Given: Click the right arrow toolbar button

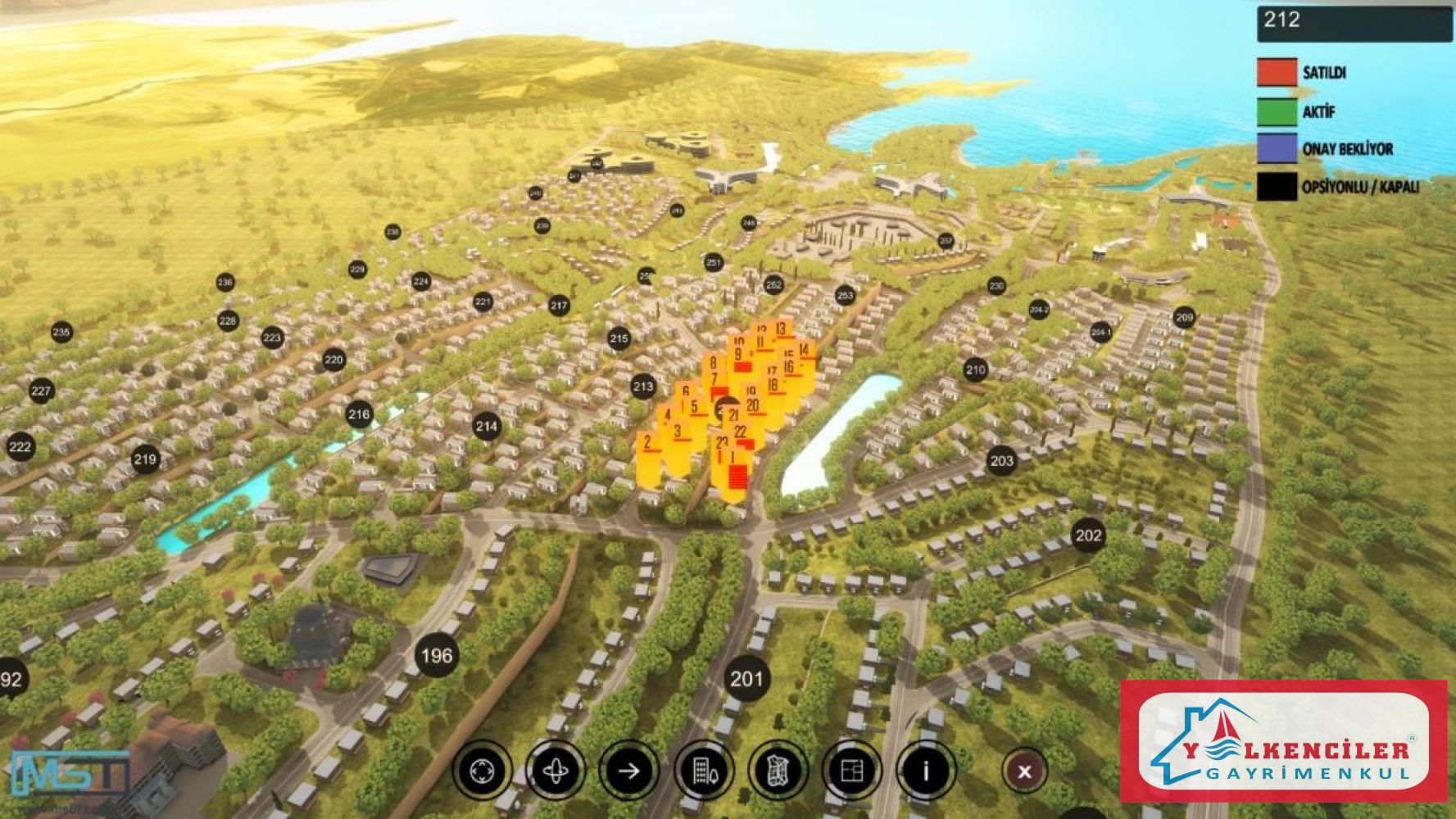Looking at the screenshot, I should pos(628,771).
